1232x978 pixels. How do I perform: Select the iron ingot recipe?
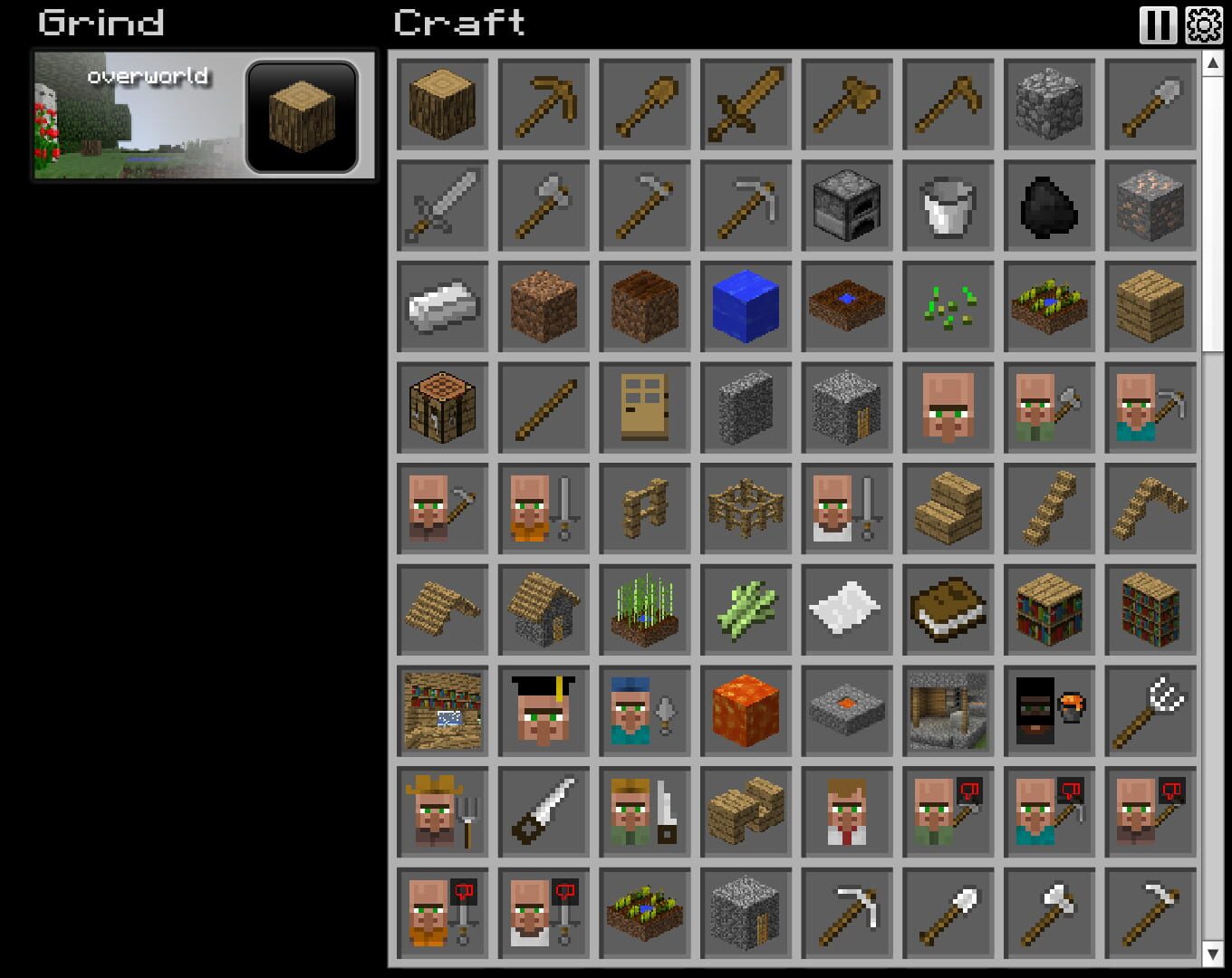click(441, 307)
